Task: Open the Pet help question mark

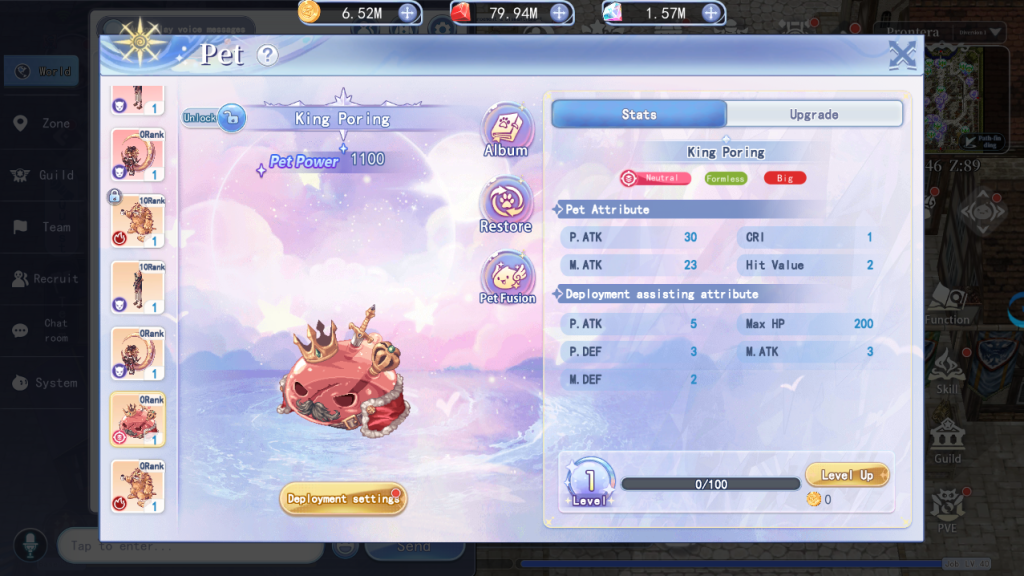Action: [x=267, y=55]
